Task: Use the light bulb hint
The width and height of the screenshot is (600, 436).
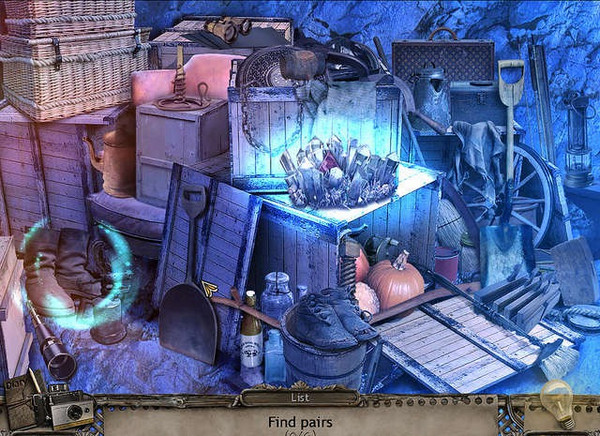Action: click(x=555, y=401)
